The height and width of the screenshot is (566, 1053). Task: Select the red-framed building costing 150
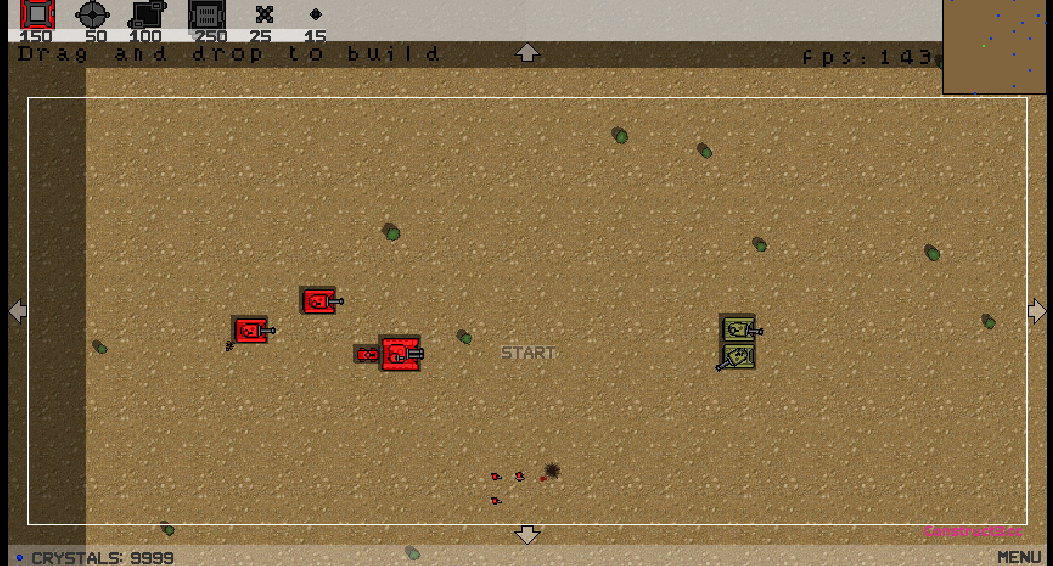tap(37, 14)
